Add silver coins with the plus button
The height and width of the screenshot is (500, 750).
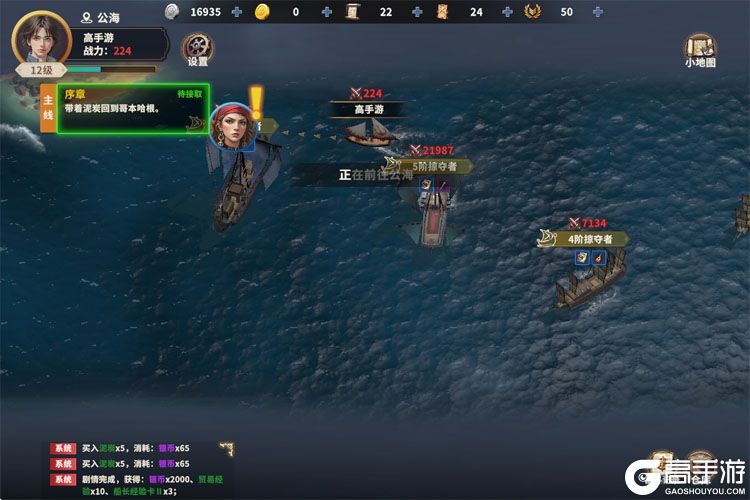(x=236, y=12)
